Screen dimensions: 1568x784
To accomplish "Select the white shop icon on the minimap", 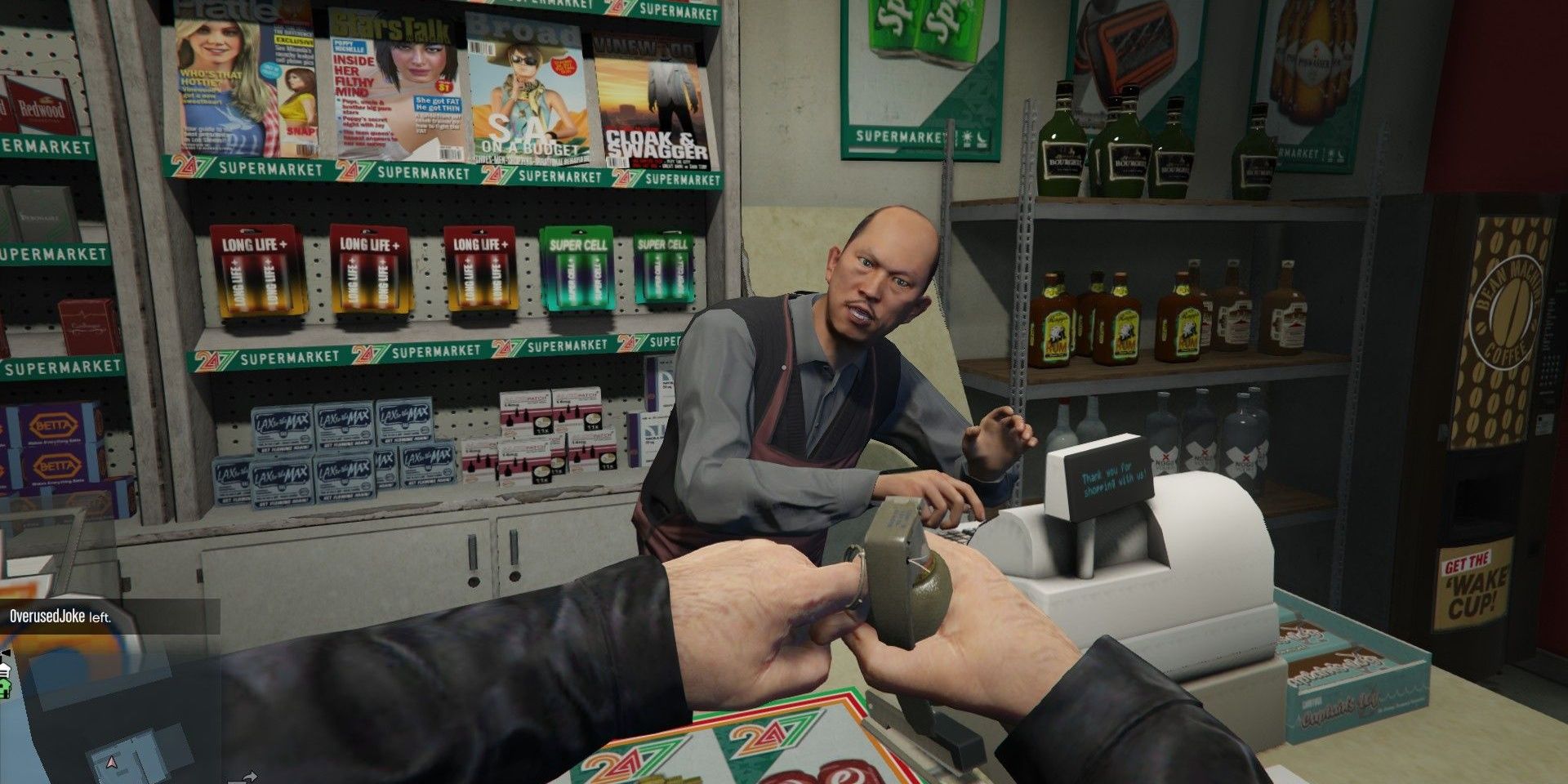I will 6,668.
